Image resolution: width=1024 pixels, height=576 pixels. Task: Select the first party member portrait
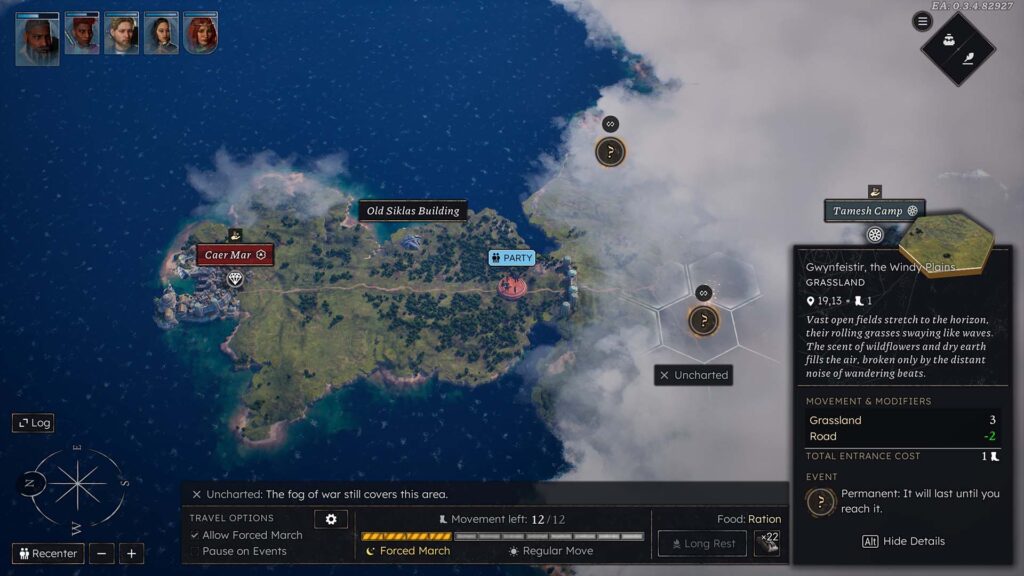tap(37, 37)
